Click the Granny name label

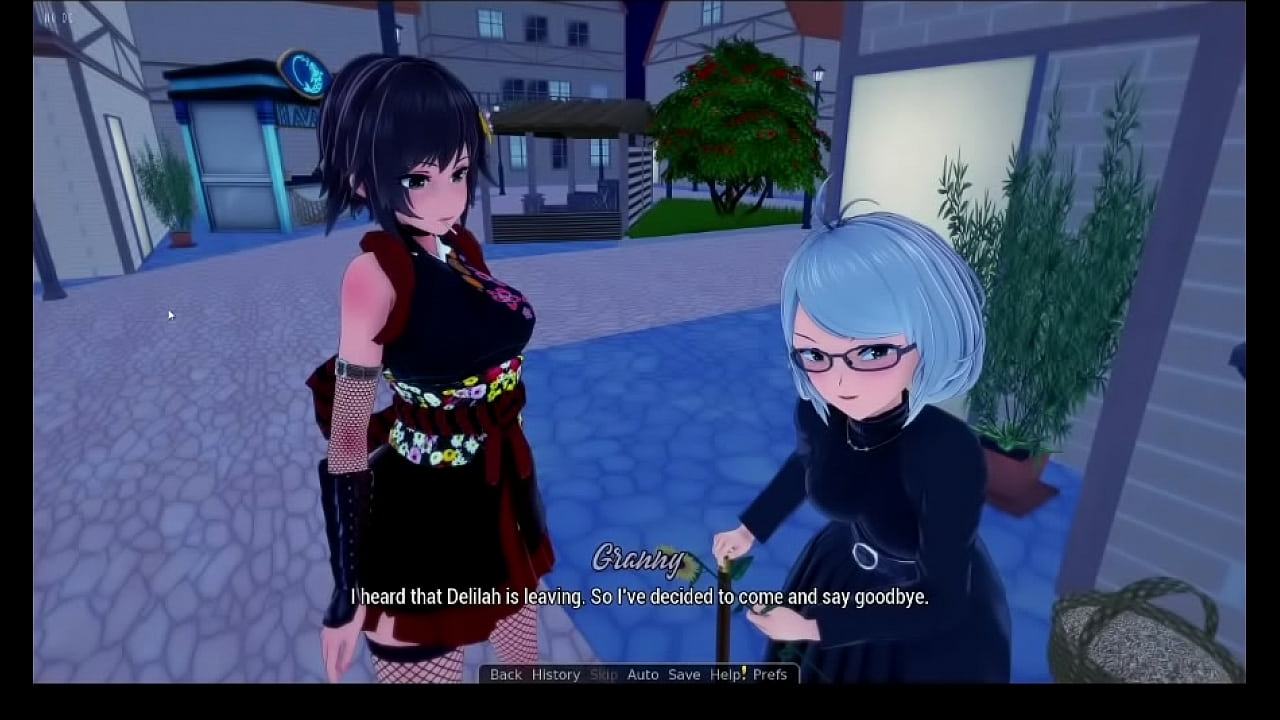640,556
